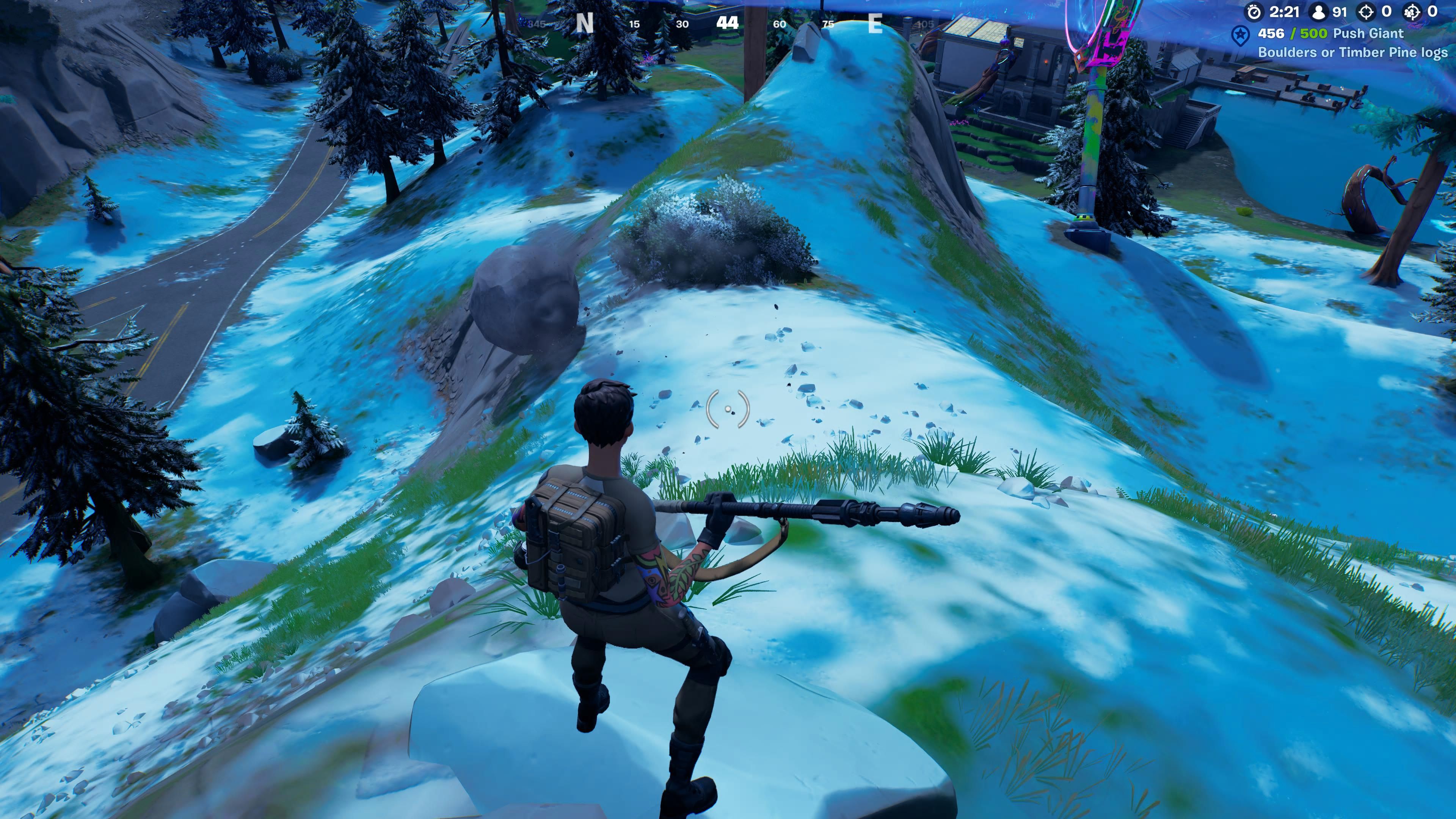Click the 456 quest progress count
This screenshot has height=819, width=1456.
click(x=1271, y=34)
